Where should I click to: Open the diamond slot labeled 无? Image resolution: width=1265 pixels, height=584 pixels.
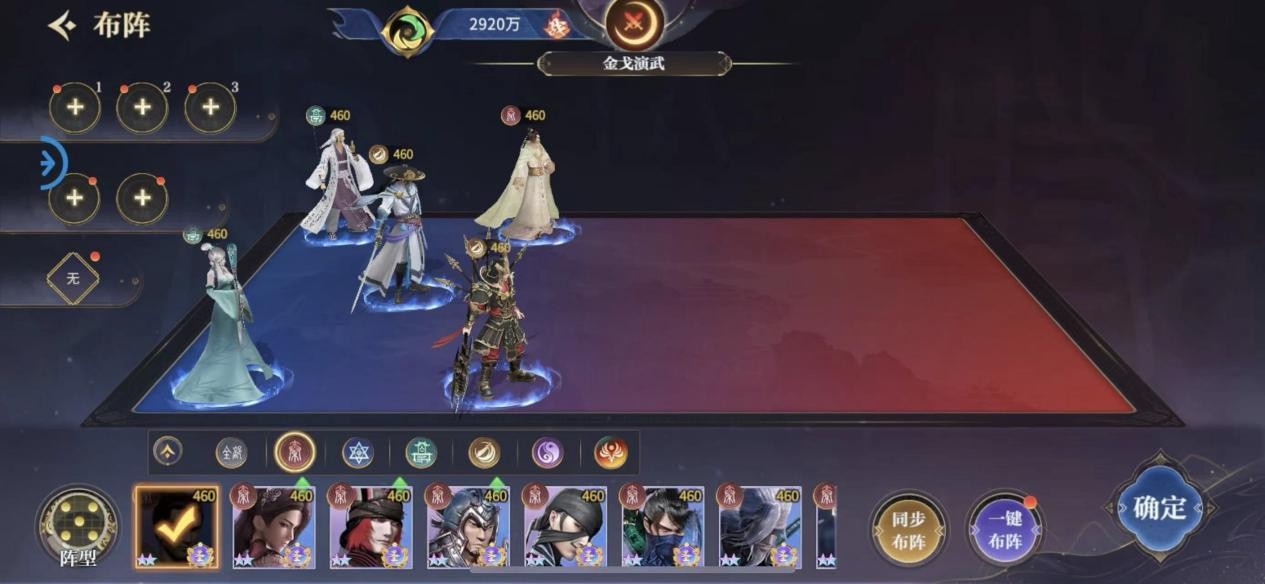click(x=73, y=279)
